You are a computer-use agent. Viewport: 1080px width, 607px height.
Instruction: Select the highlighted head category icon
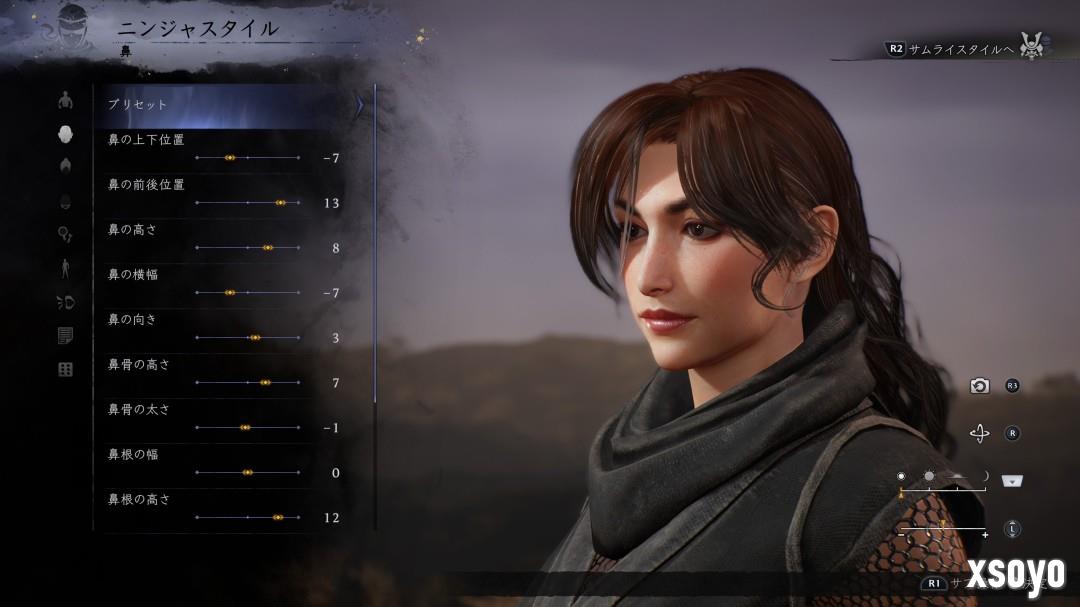coord(66,134)
